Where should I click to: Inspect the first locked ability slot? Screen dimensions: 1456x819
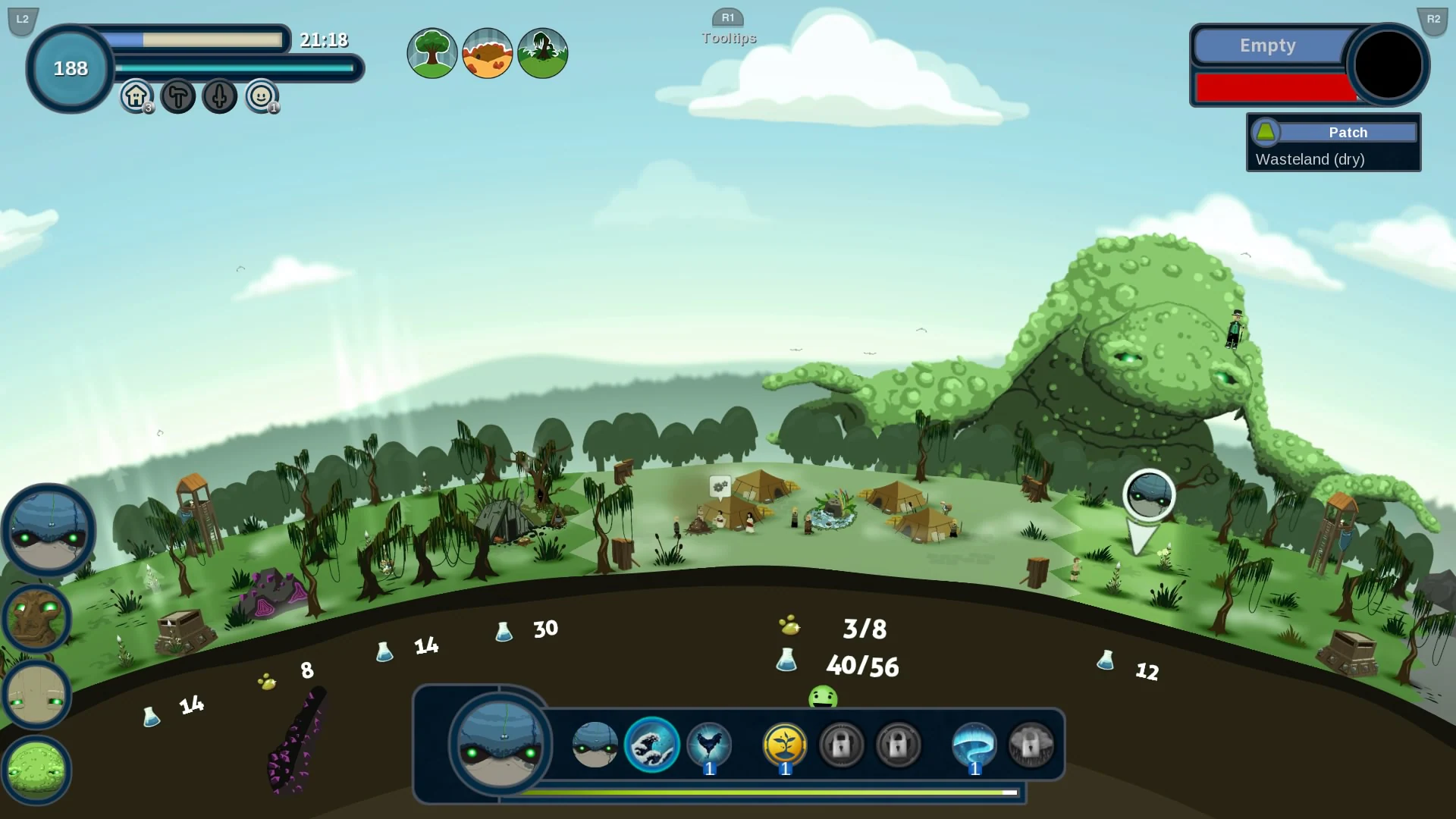point(842,746)
